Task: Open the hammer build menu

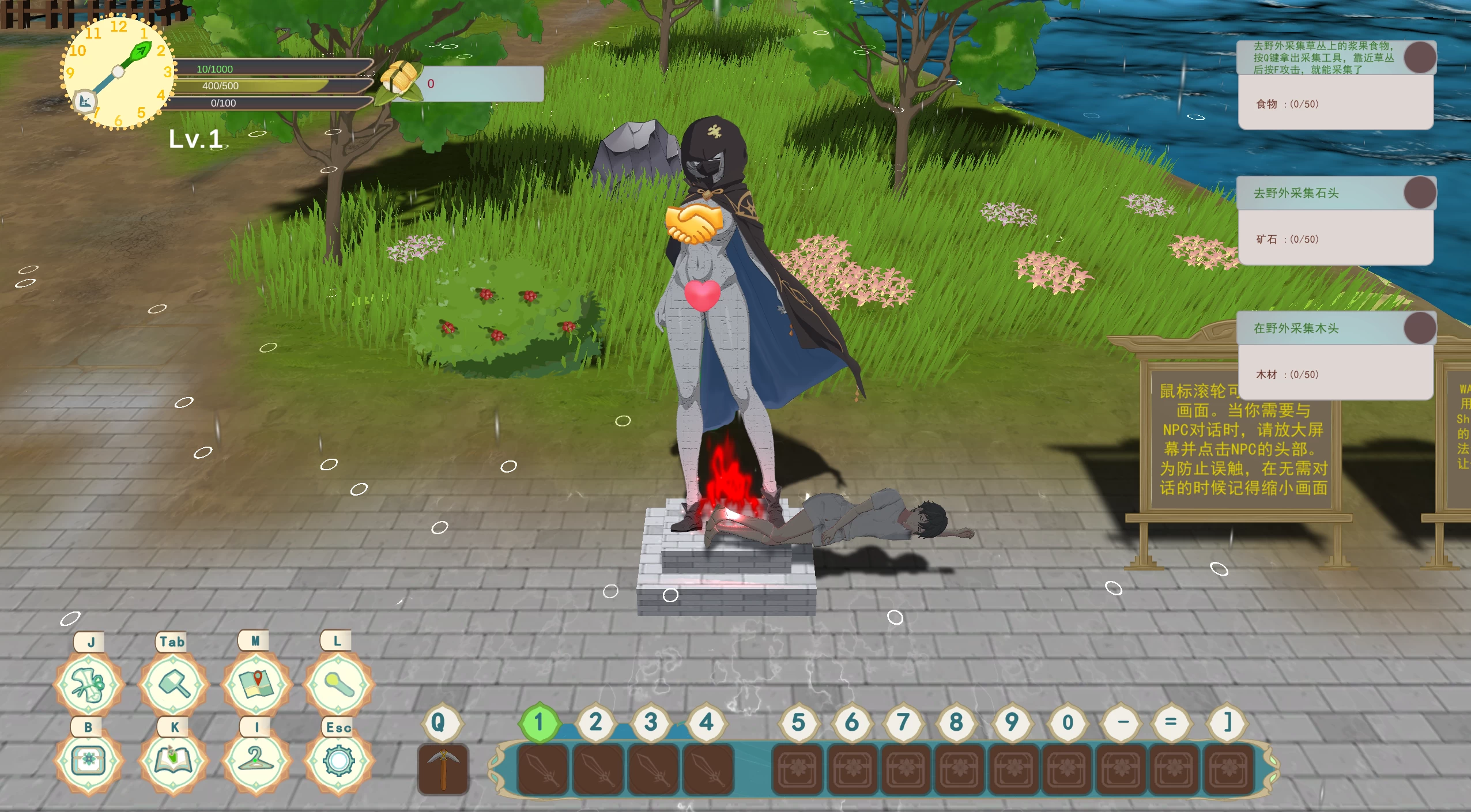Action: click(173, 685)
